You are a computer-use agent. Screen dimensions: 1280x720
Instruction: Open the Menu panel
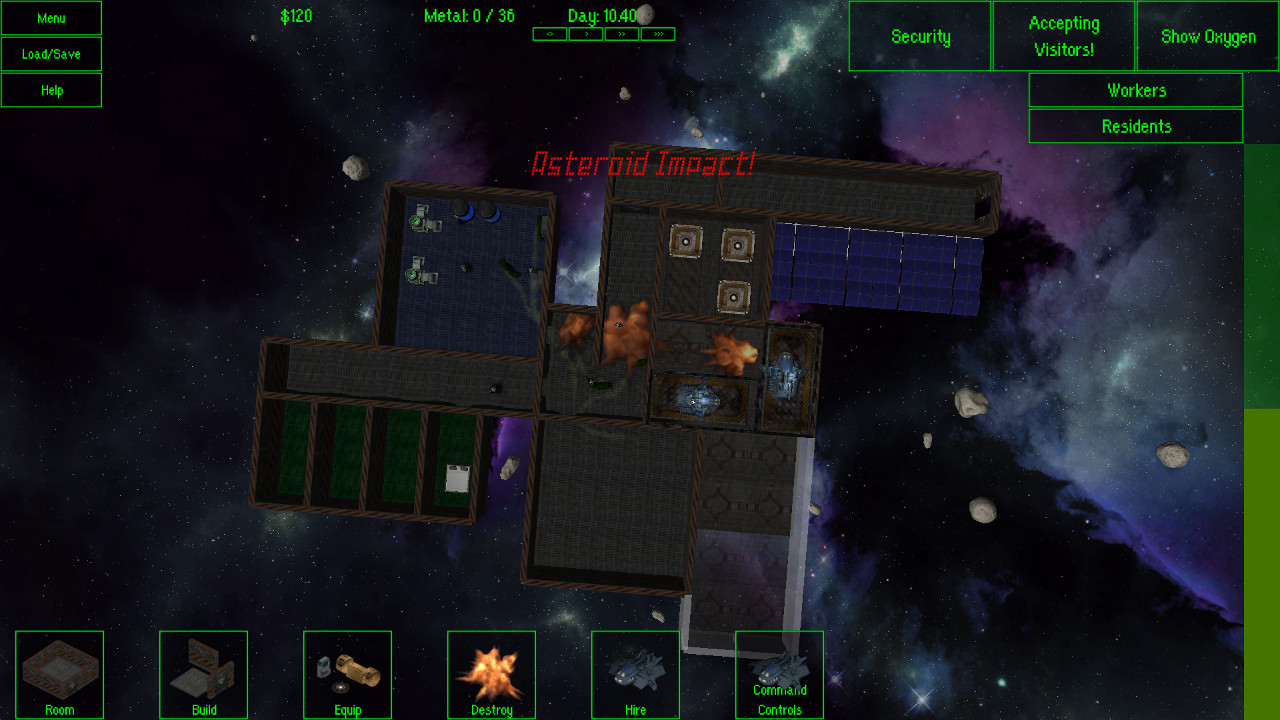[51, 18]
